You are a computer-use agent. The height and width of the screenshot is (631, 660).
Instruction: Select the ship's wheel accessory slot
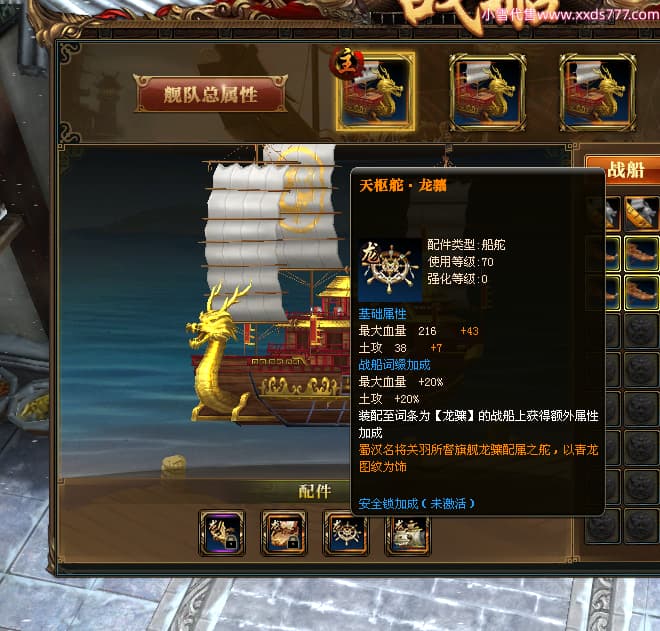345,532
